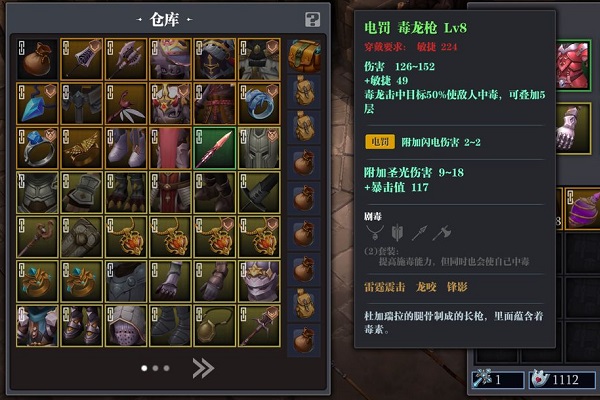Select the crowned skull helmet item
This screenshot has width=600, height=400.
tap(260, 281)
